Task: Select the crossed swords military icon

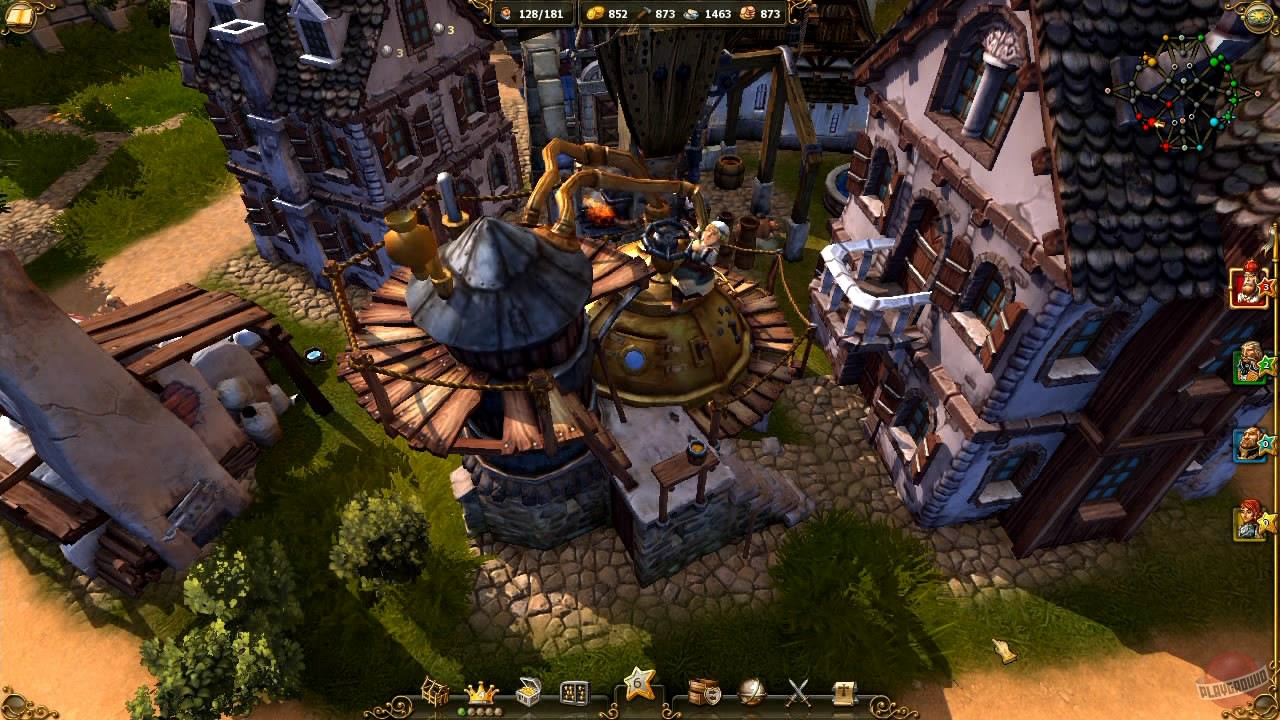Action: tap(797, 690)
